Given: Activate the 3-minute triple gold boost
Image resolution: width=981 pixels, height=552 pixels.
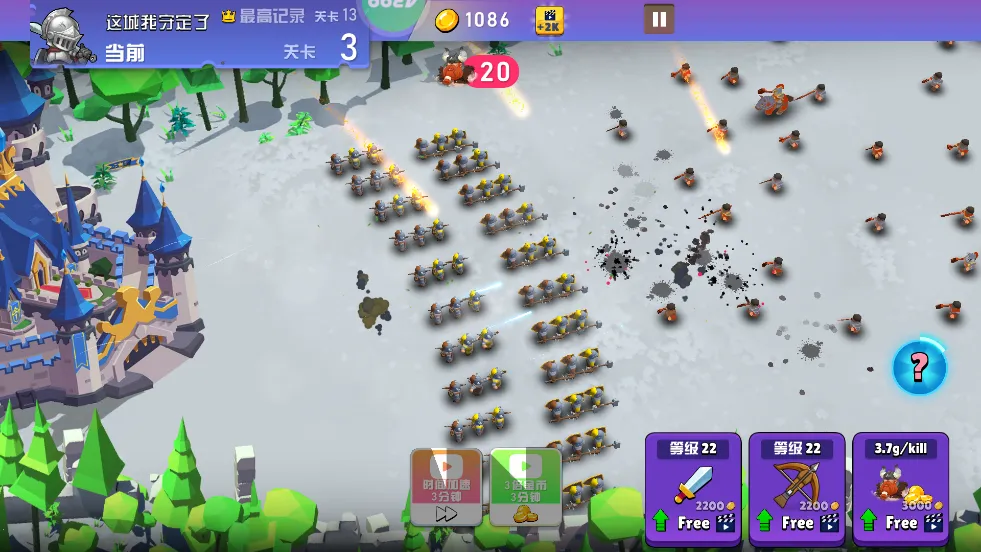Looking at the screenshot, I should click(x=525, y=487).
